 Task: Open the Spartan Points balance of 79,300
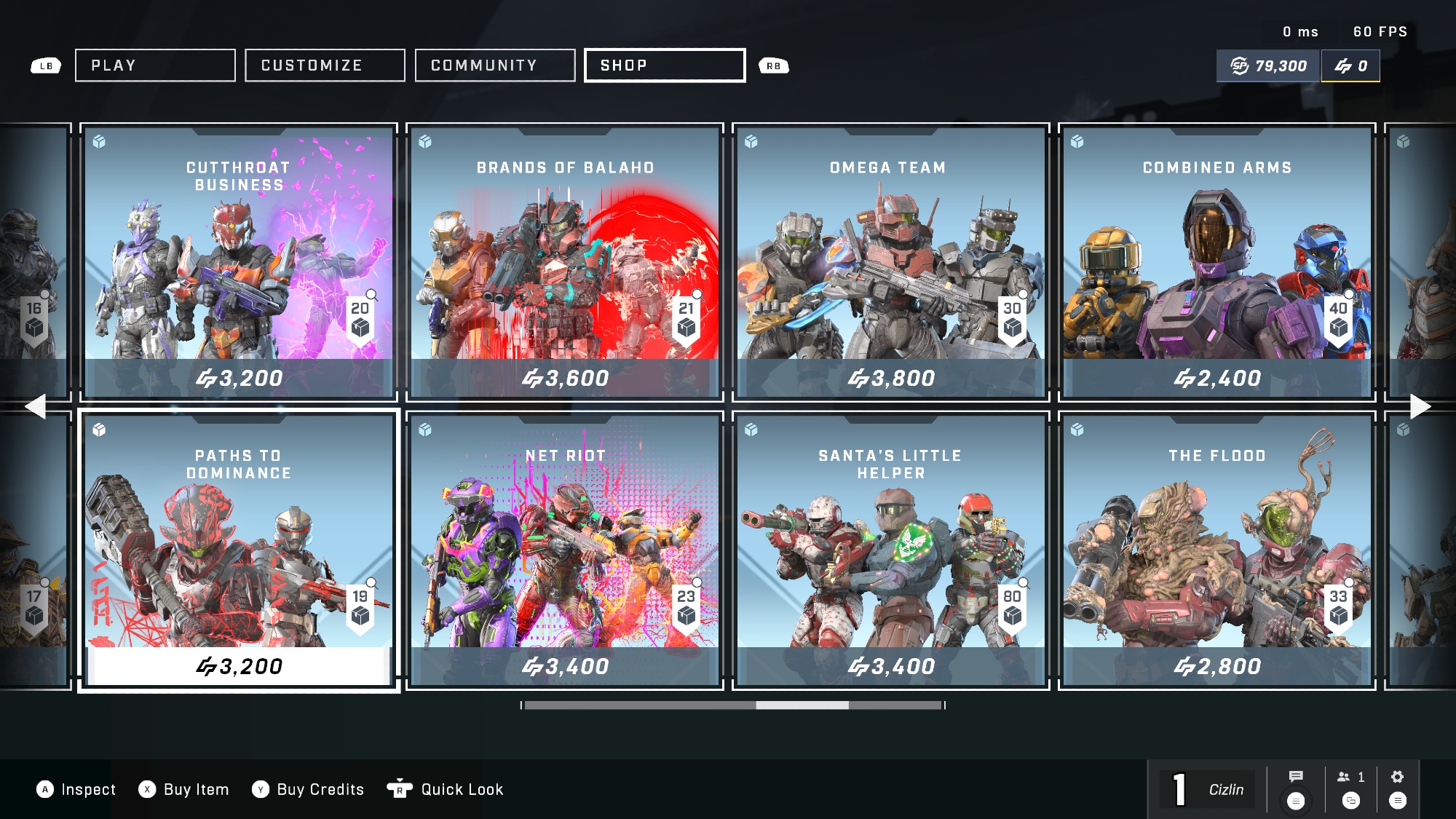point(1269,66)
